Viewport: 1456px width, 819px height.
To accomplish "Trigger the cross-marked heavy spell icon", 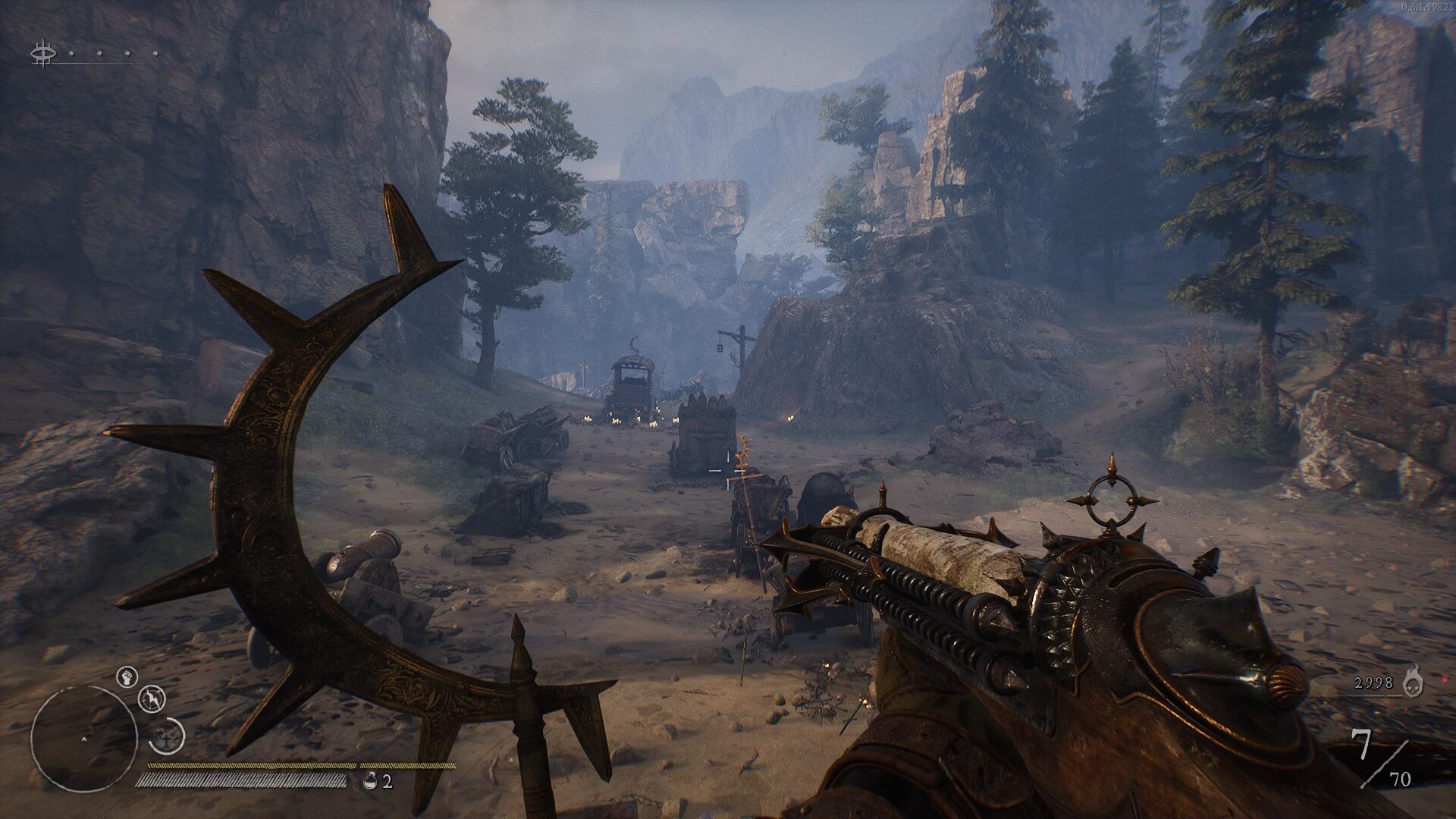I will click(168, 736).
